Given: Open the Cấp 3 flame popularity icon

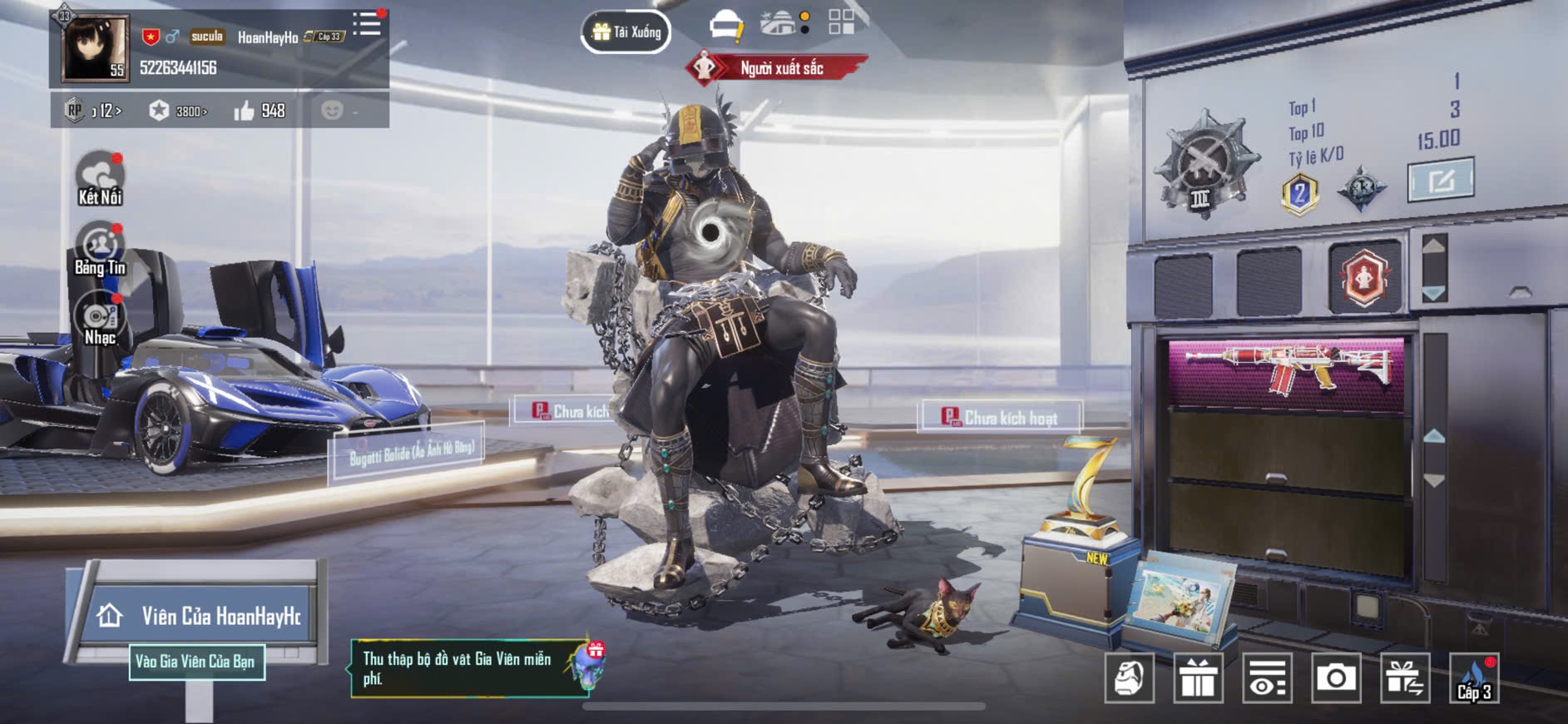Looking at the screenshot, I should [x=1474, y=678].
